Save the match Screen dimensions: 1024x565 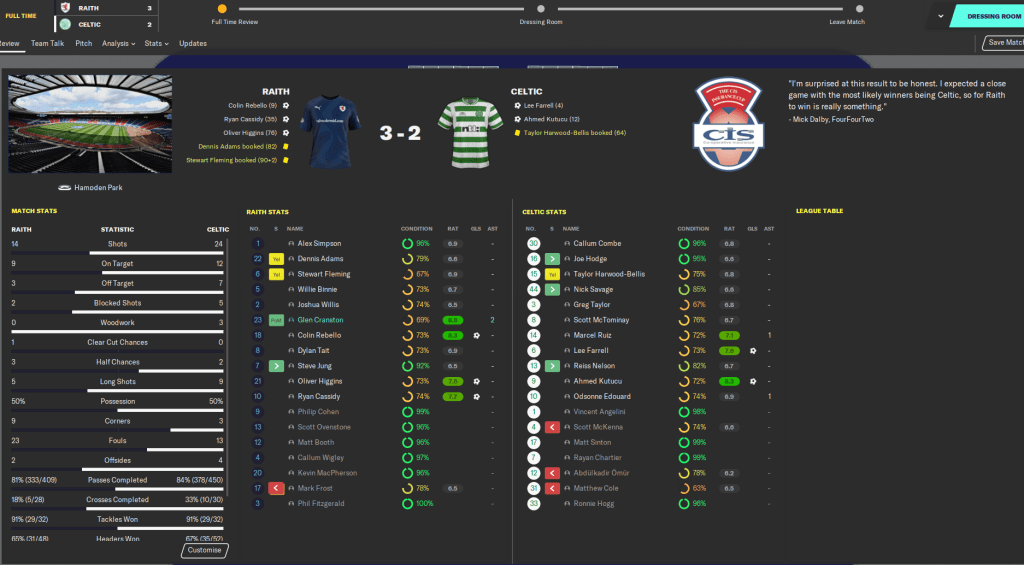[1003, 43]
